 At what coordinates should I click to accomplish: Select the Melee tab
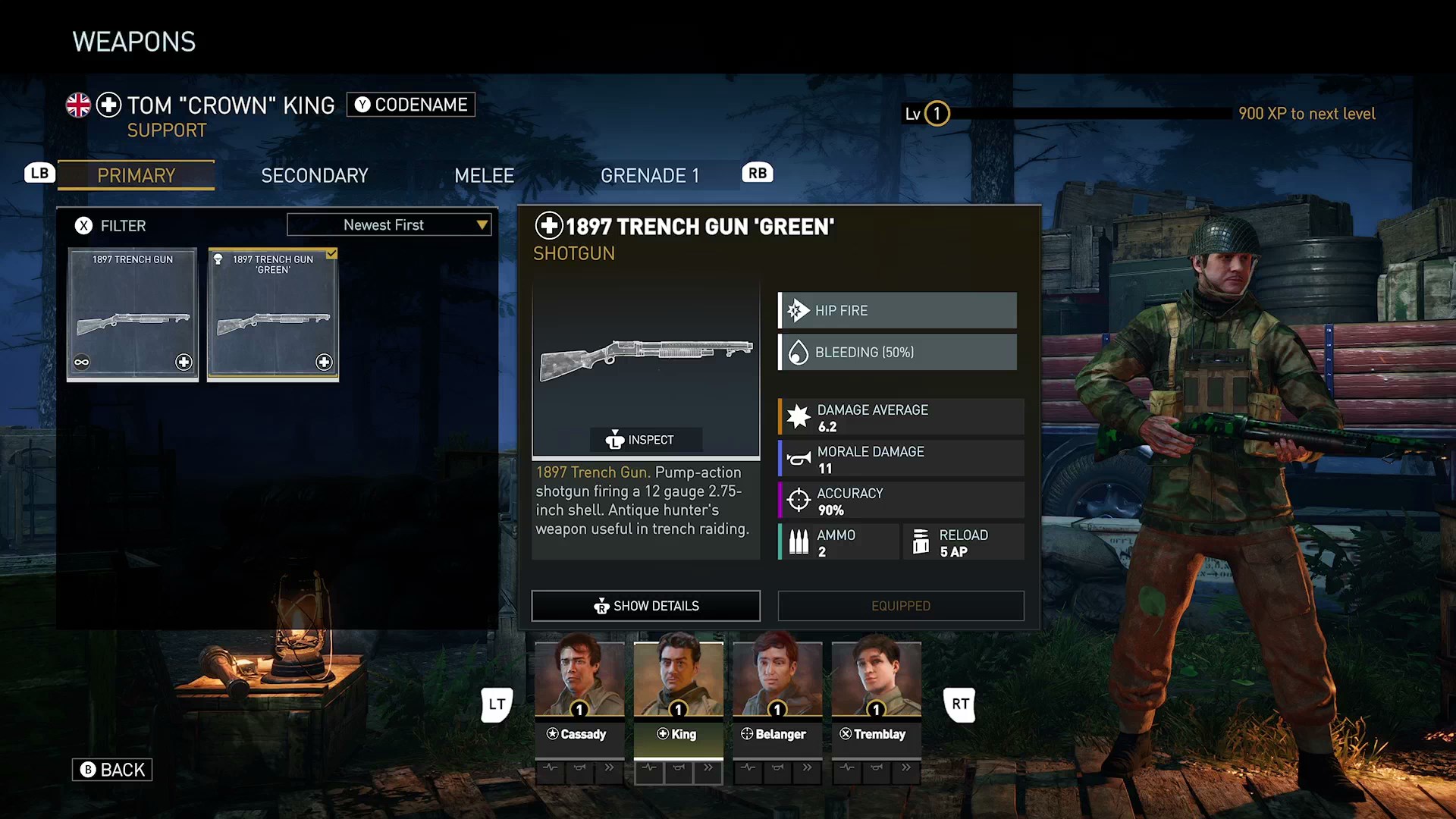tap(484, 175)
